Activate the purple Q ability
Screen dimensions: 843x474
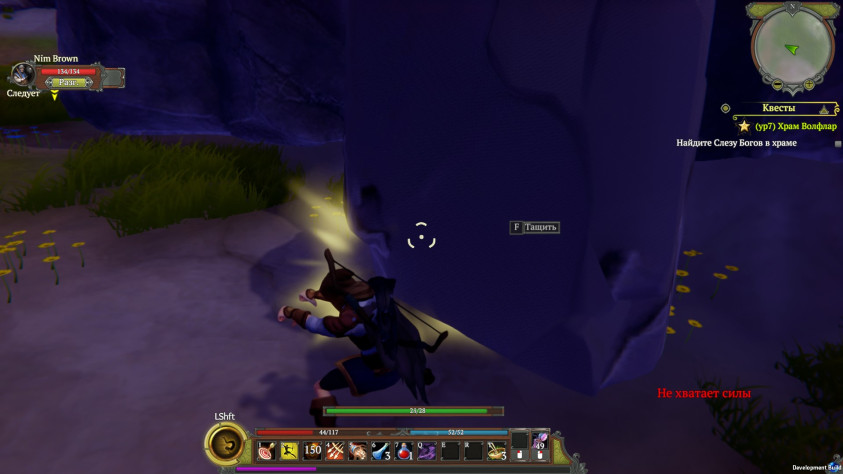click(x=427, y=450)
